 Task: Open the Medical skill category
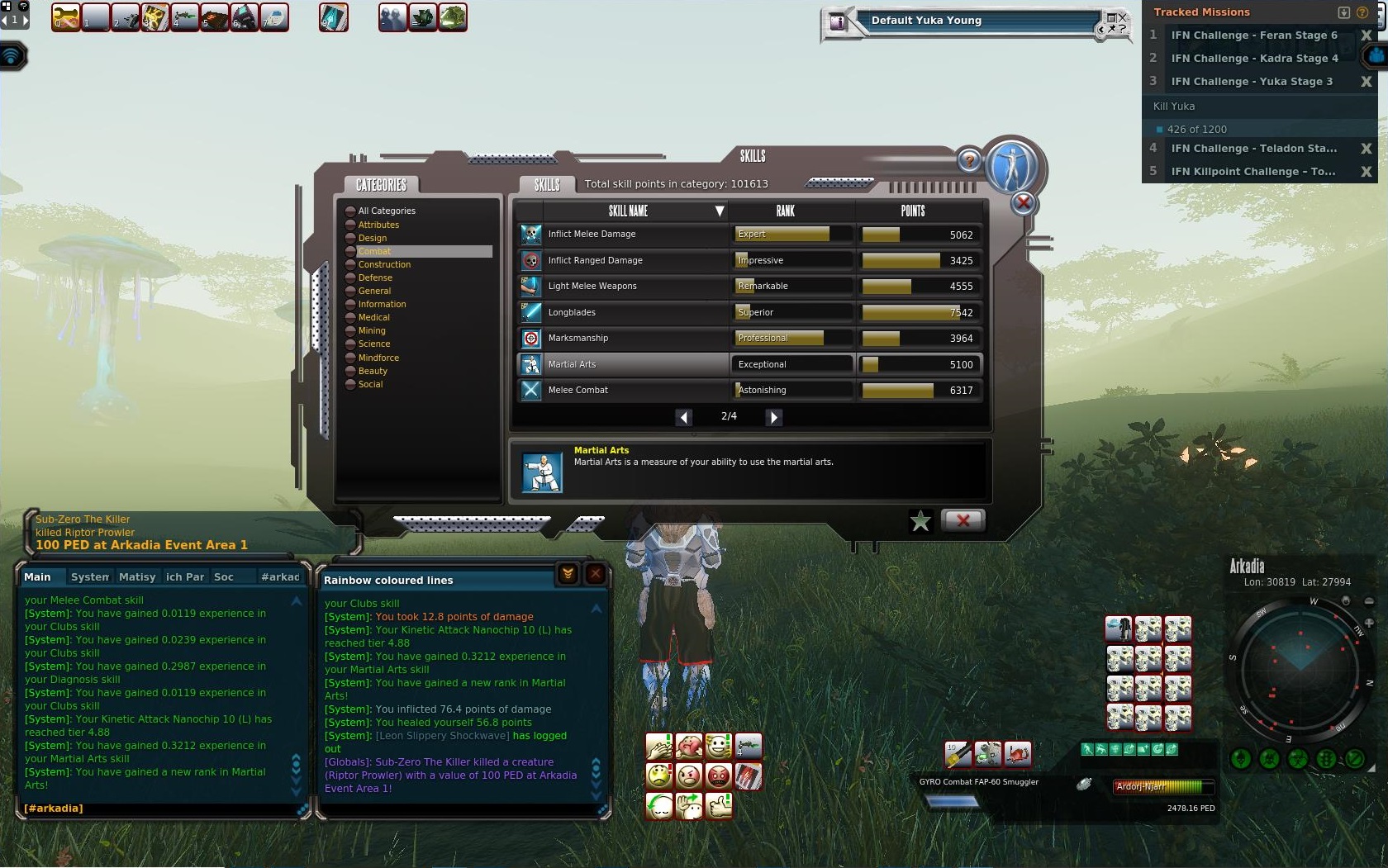(x=373, y=317)
